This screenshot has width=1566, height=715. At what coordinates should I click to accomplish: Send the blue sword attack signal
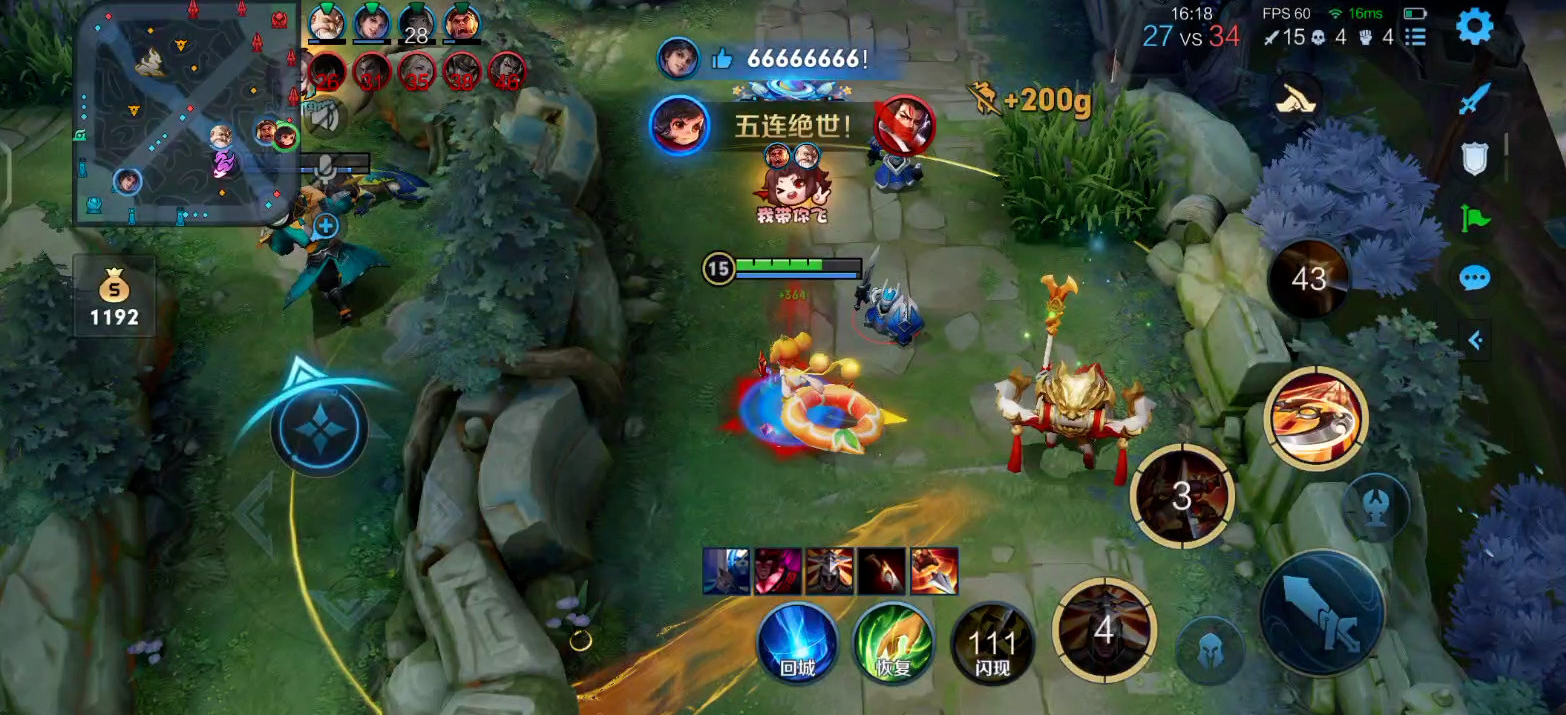click(1474, 98)
